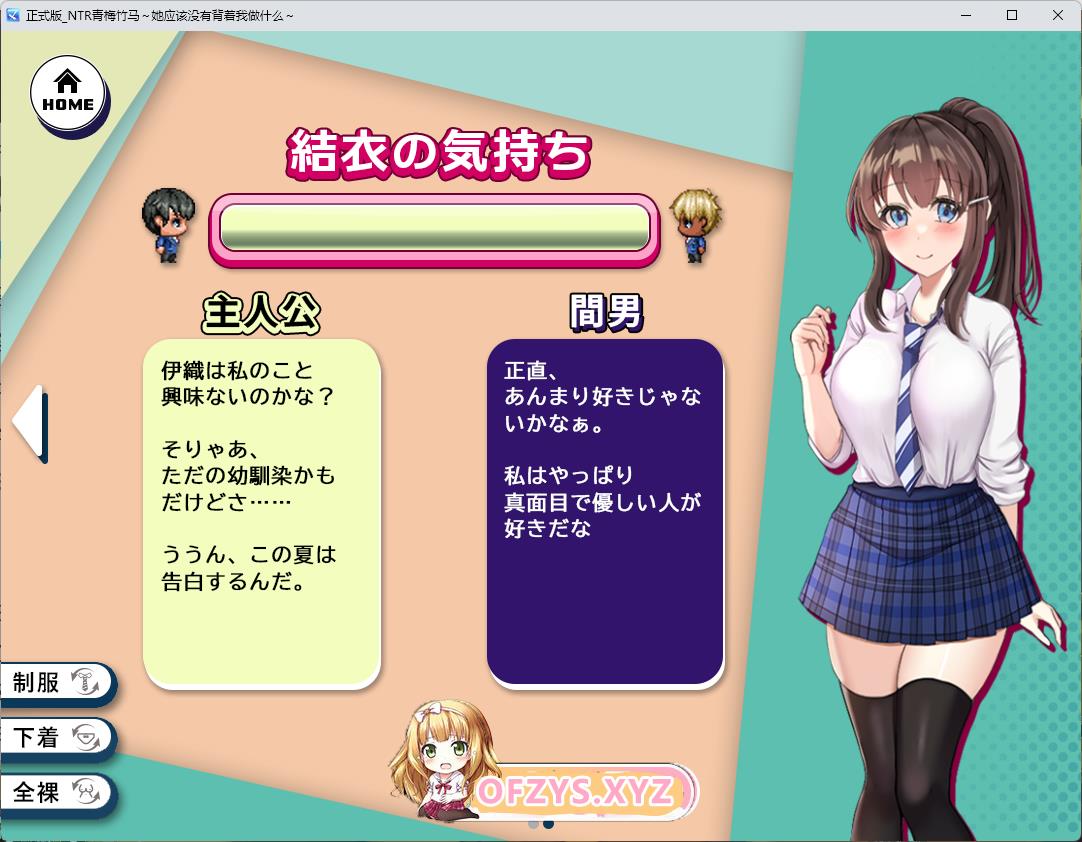Go to previous page with left arrow
This screenshot has height=842, width=1082.
coord(29,423)
